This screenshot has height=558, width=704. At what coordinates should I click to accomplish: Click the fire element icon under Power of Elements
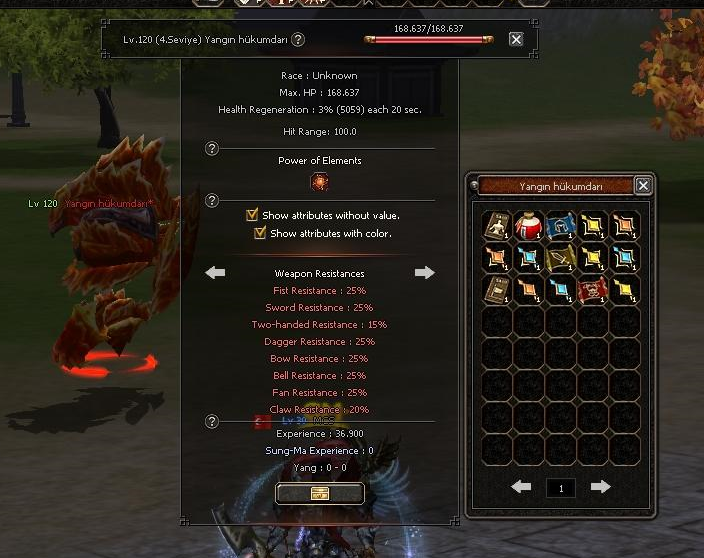tap(320, 182)
